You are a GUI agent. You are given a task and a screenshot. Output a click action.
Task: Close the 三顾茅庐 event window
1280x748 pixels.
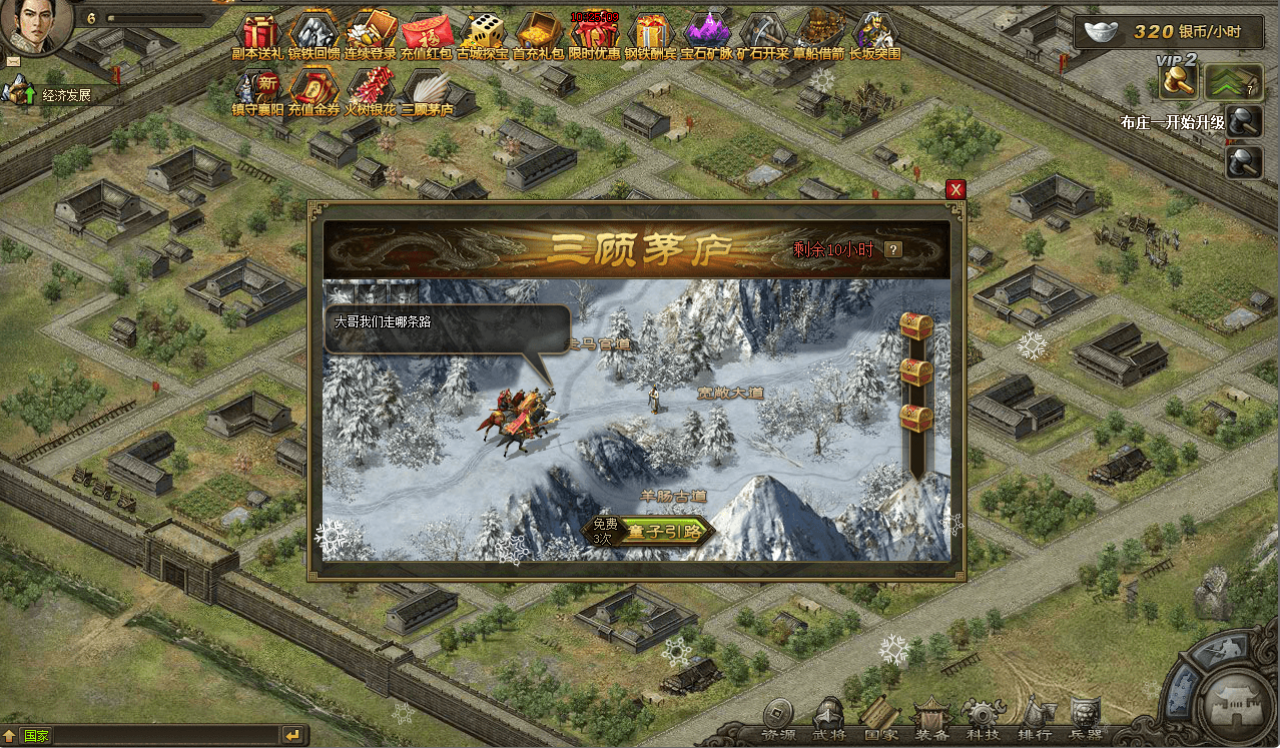pos(956,189)
